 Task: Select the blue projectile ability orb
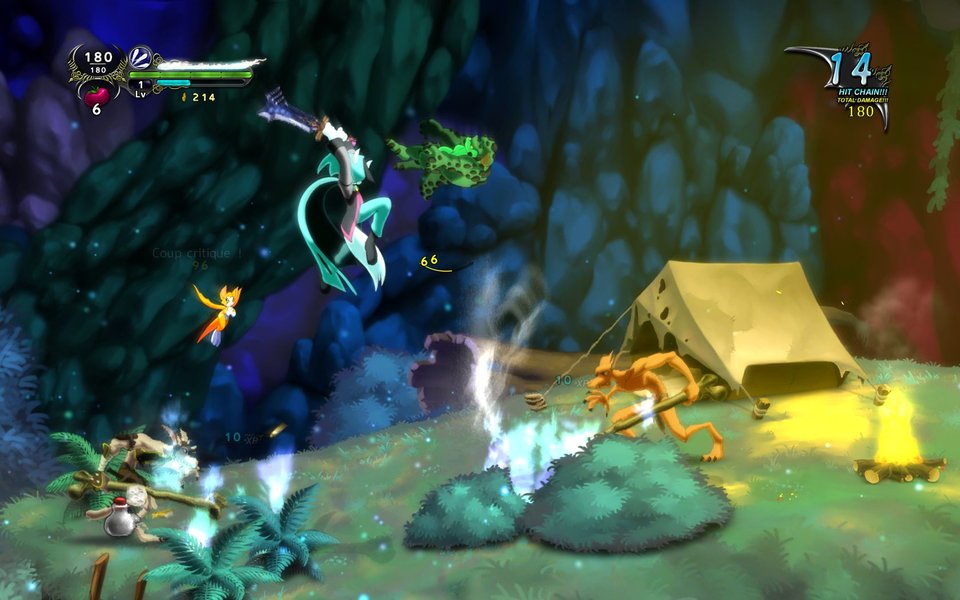point(140,58)
